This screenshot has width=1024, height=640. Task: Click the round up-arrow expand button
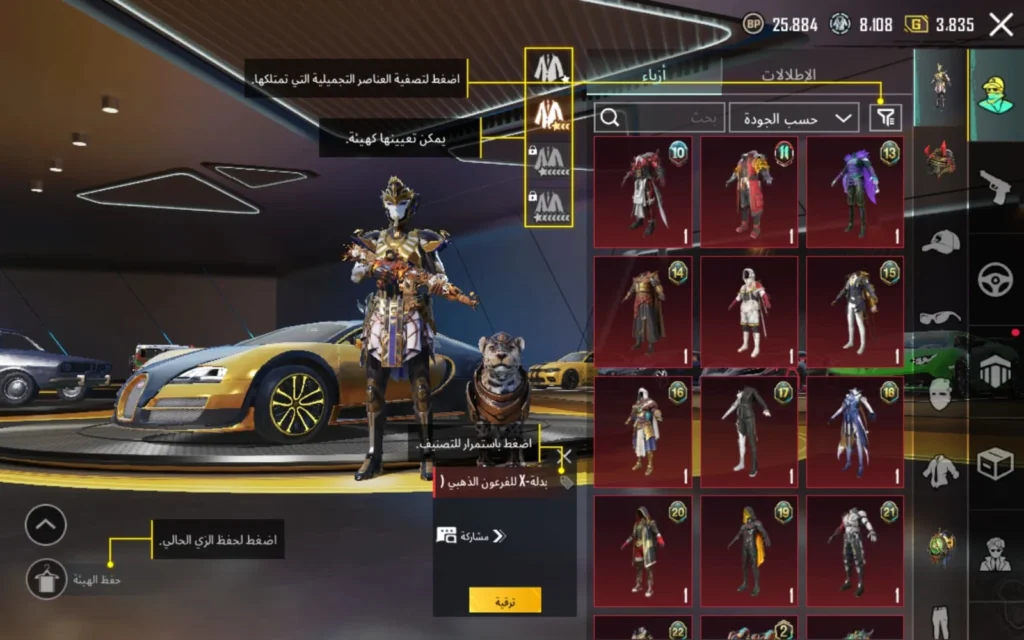(46, 525)
